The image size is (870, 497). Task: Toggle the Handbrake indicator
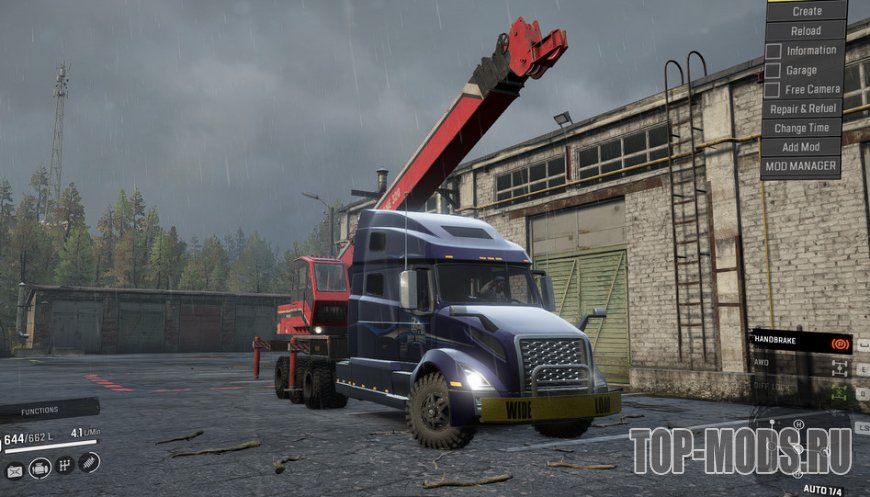(800, 343)
